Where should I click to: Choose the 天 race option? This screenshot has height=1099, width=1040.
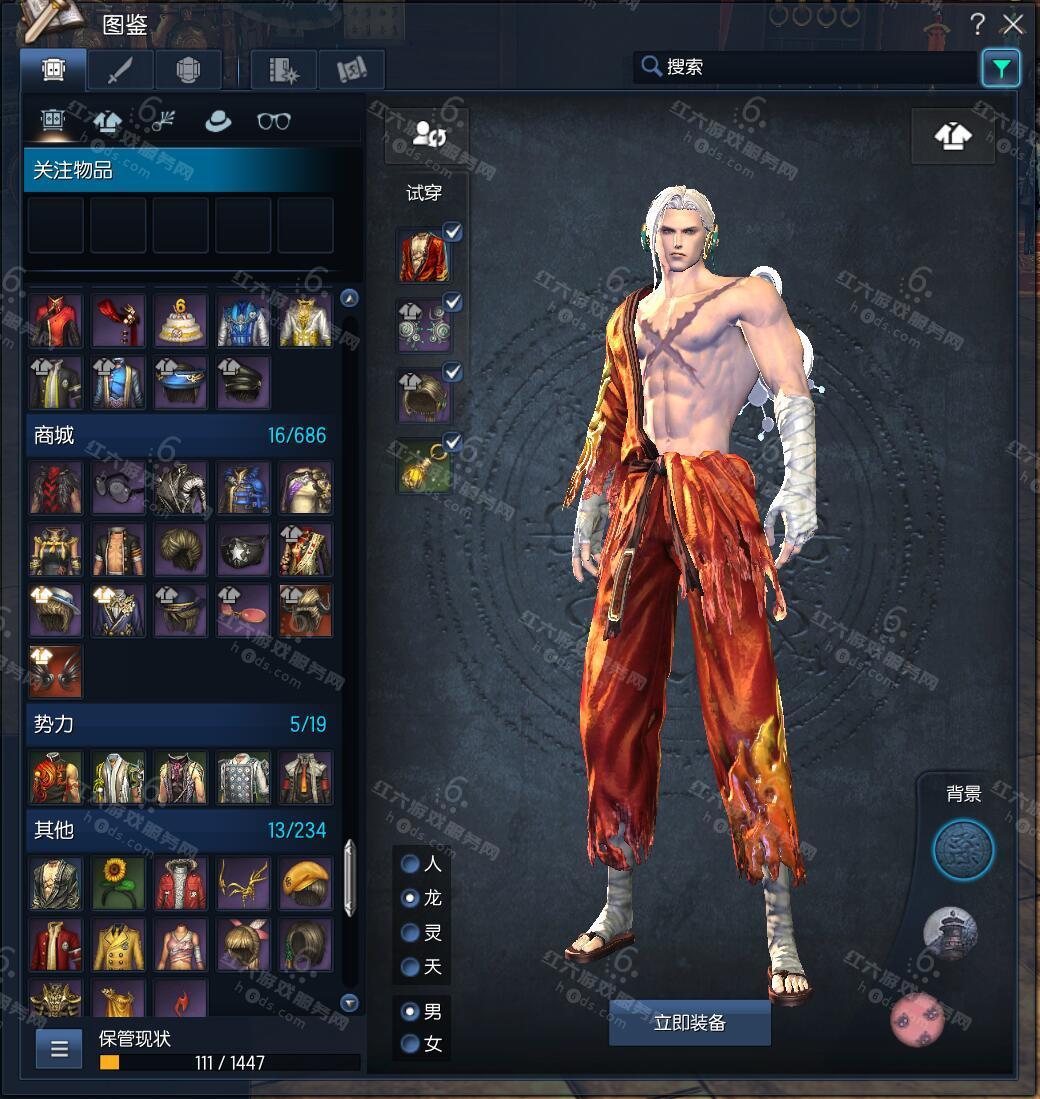click(x=410, y=966)
